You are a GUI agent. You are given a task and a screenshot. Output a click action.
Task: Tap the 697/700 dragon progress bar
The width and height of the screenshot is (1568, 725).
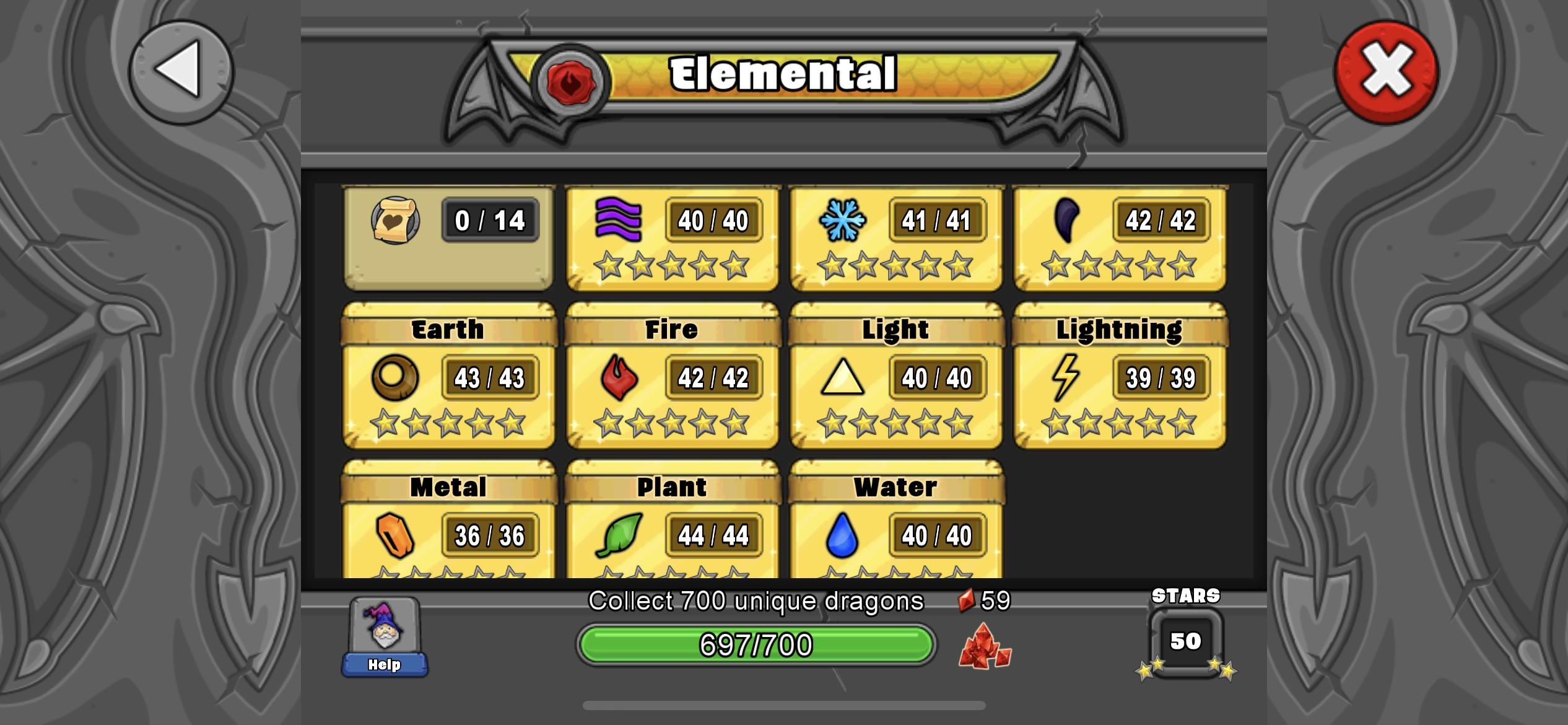point(757,644)
